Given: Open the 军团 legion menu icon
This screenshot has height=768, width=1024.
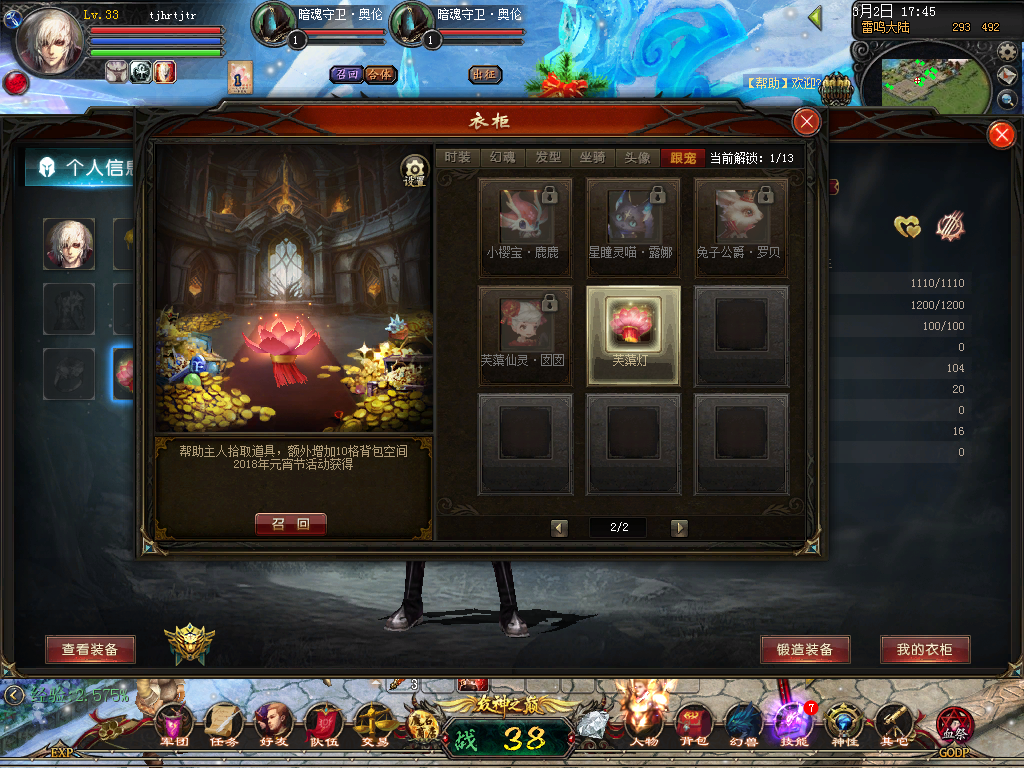Looking at the screenshot, I should tap(174, 725).
